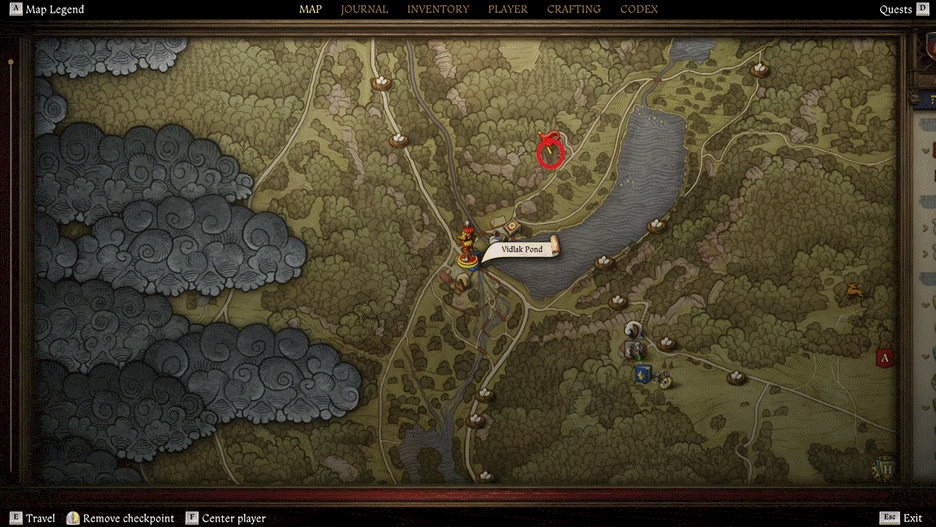Viewport: 936px width, 527px height.
Task: Switch to the Journal tab
Action: coord(364,9)
